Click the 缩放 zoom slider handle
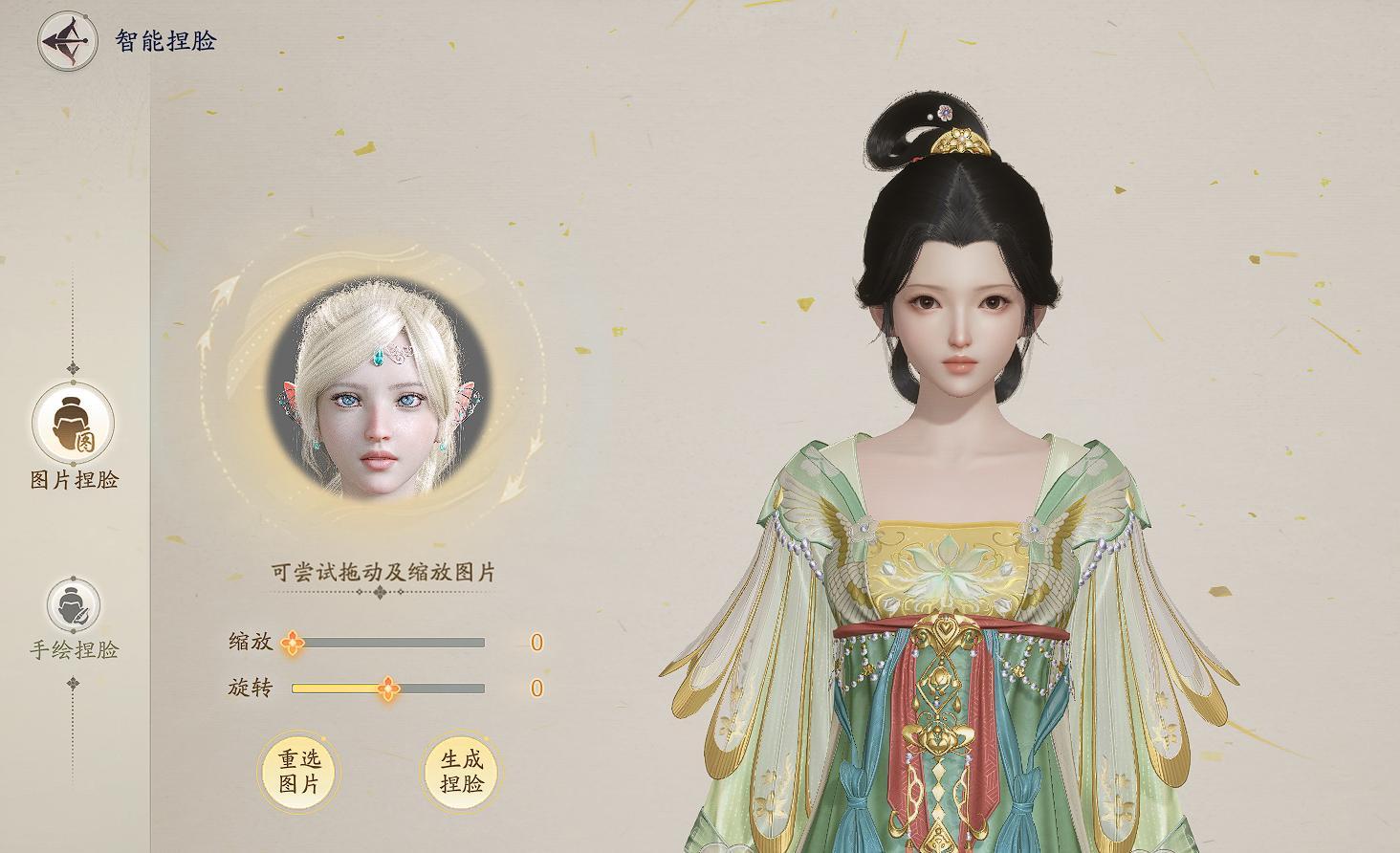The height and width of the screenshot is (853, 1400). 293,643
